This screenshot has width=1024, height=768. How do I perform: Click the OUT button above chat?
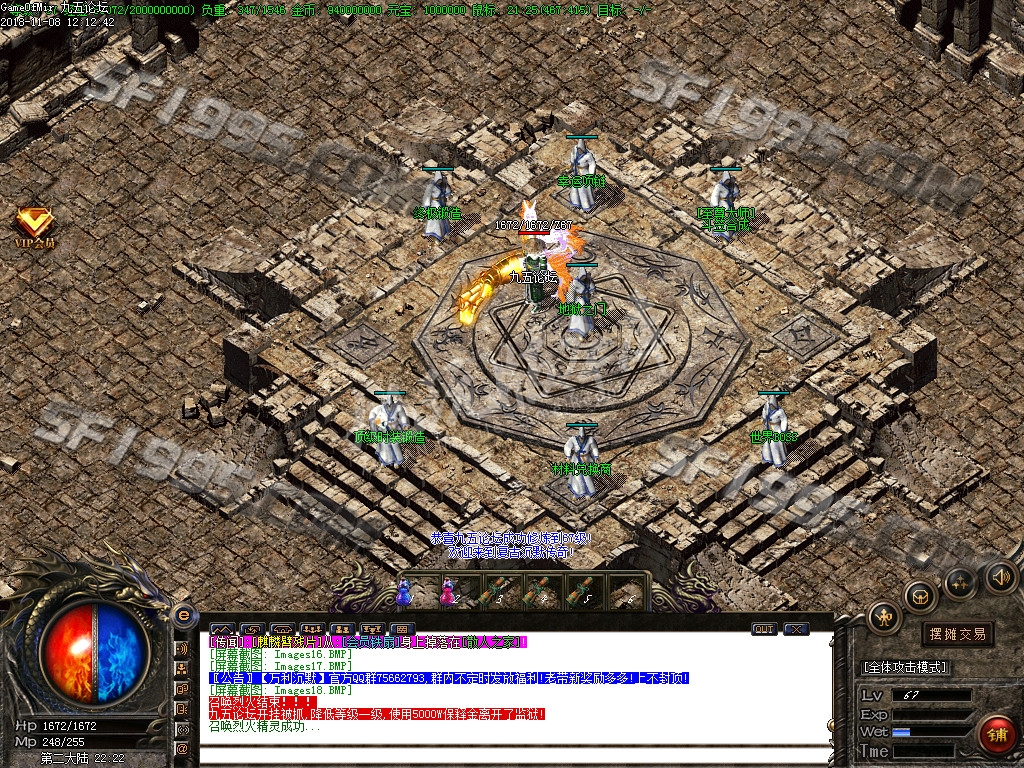764,629
